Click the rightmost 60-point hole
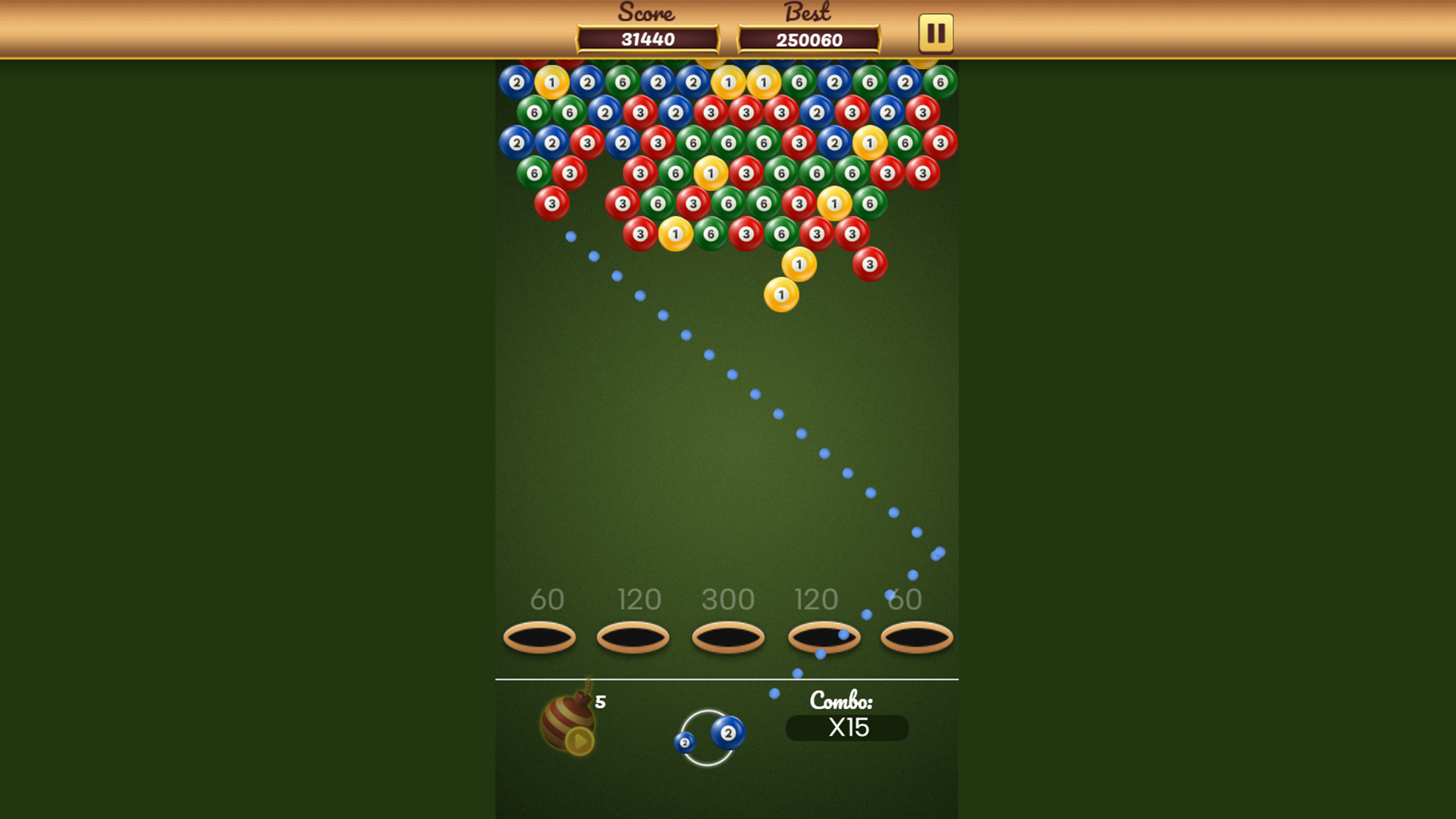 tap(915, 637)
